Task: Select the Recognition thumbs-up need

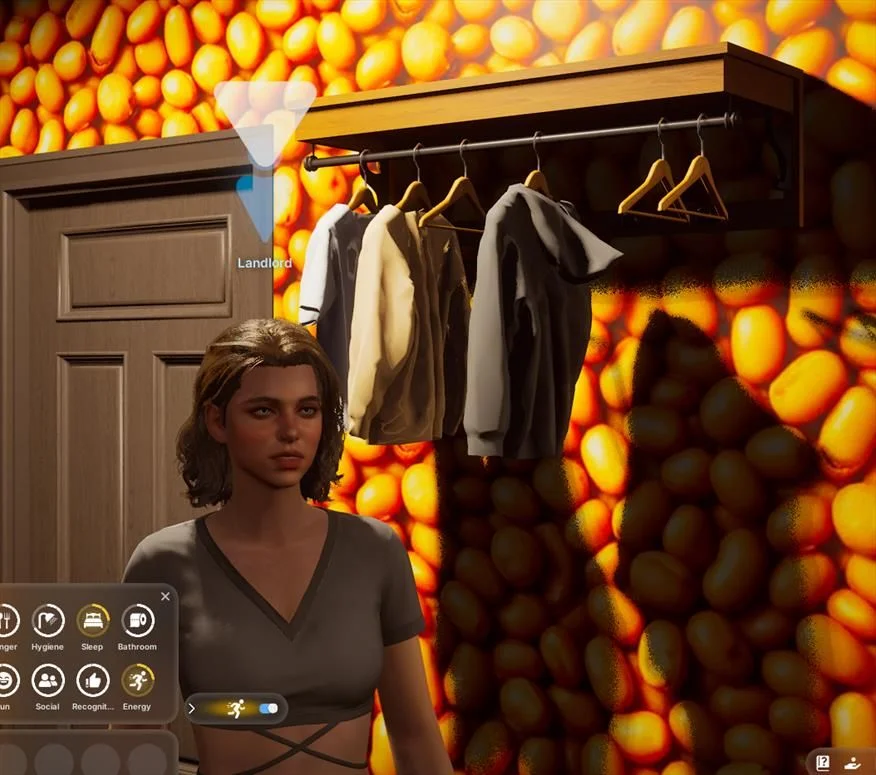Action: 93,681
